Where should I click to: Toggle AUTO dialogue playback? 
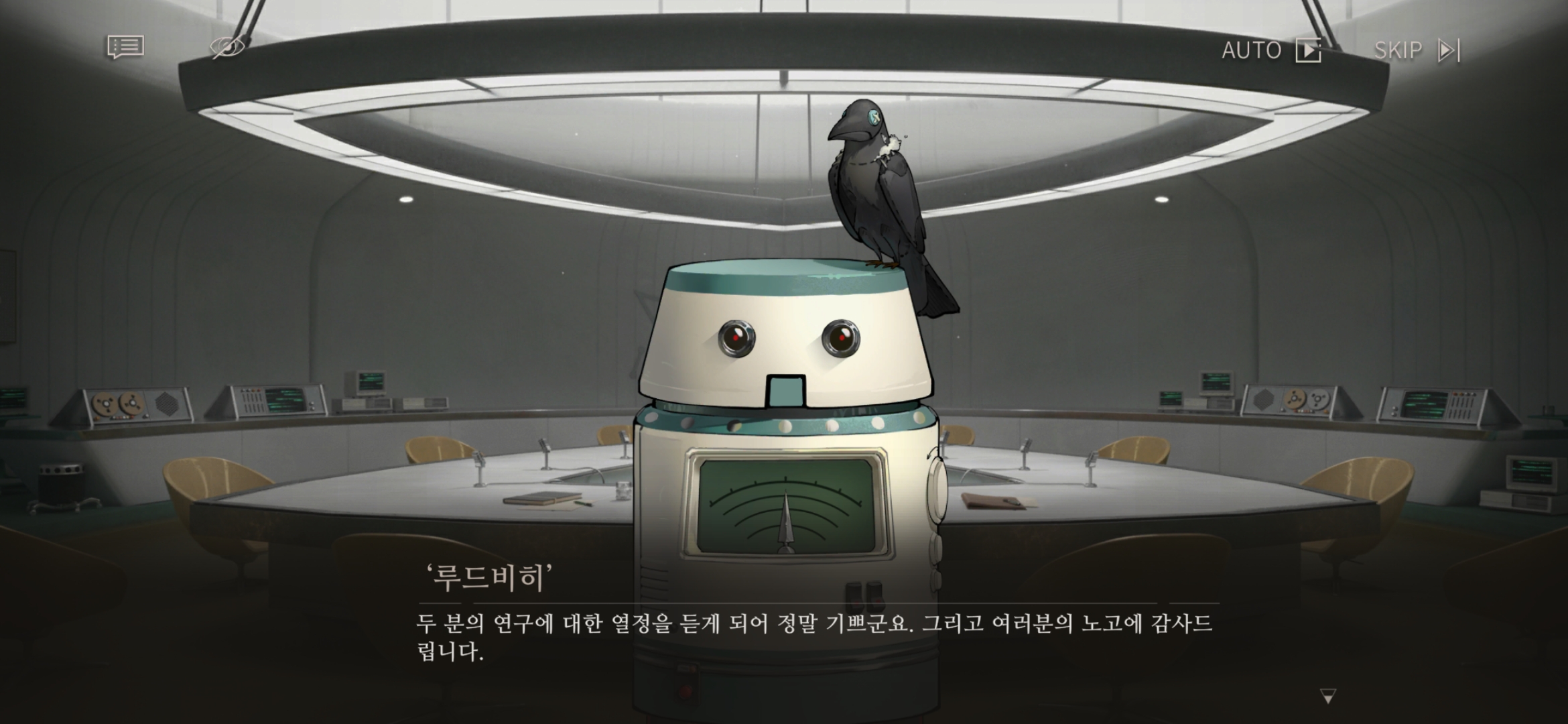[x=1270, y=50]
